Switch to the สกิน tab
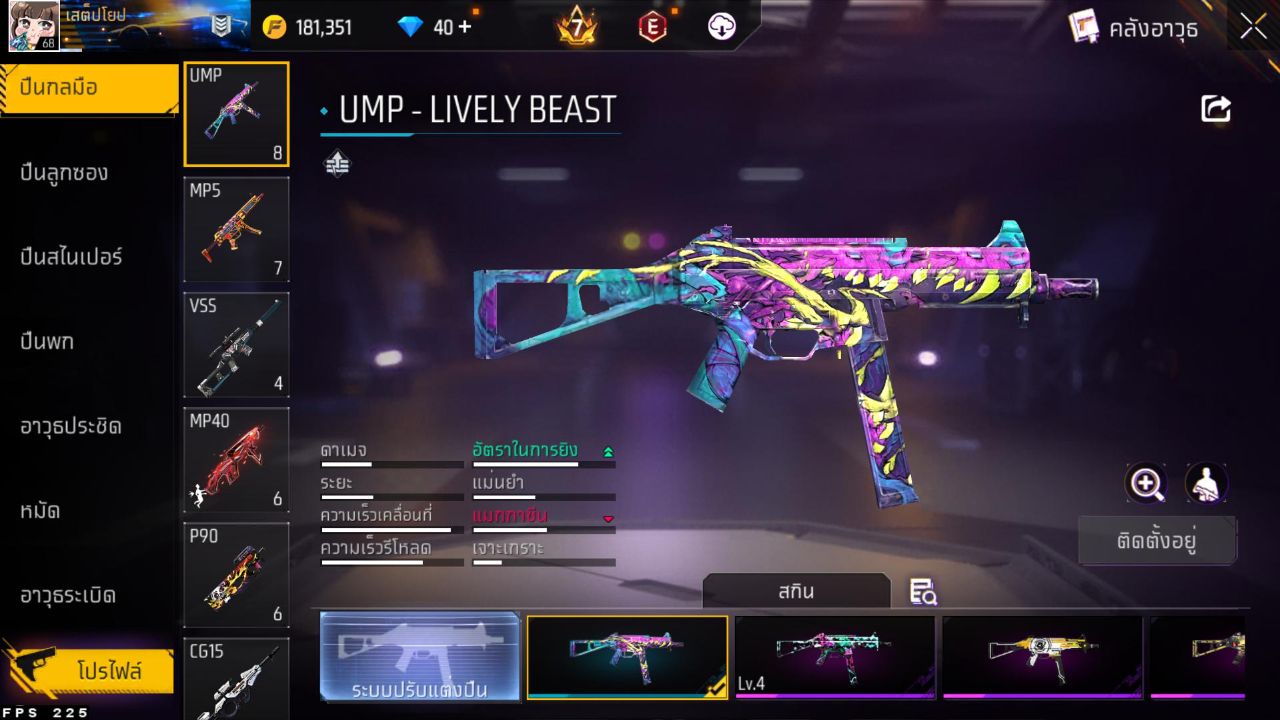The height and width of the screenshot is (720, 1280). click(x=797, y=591)
